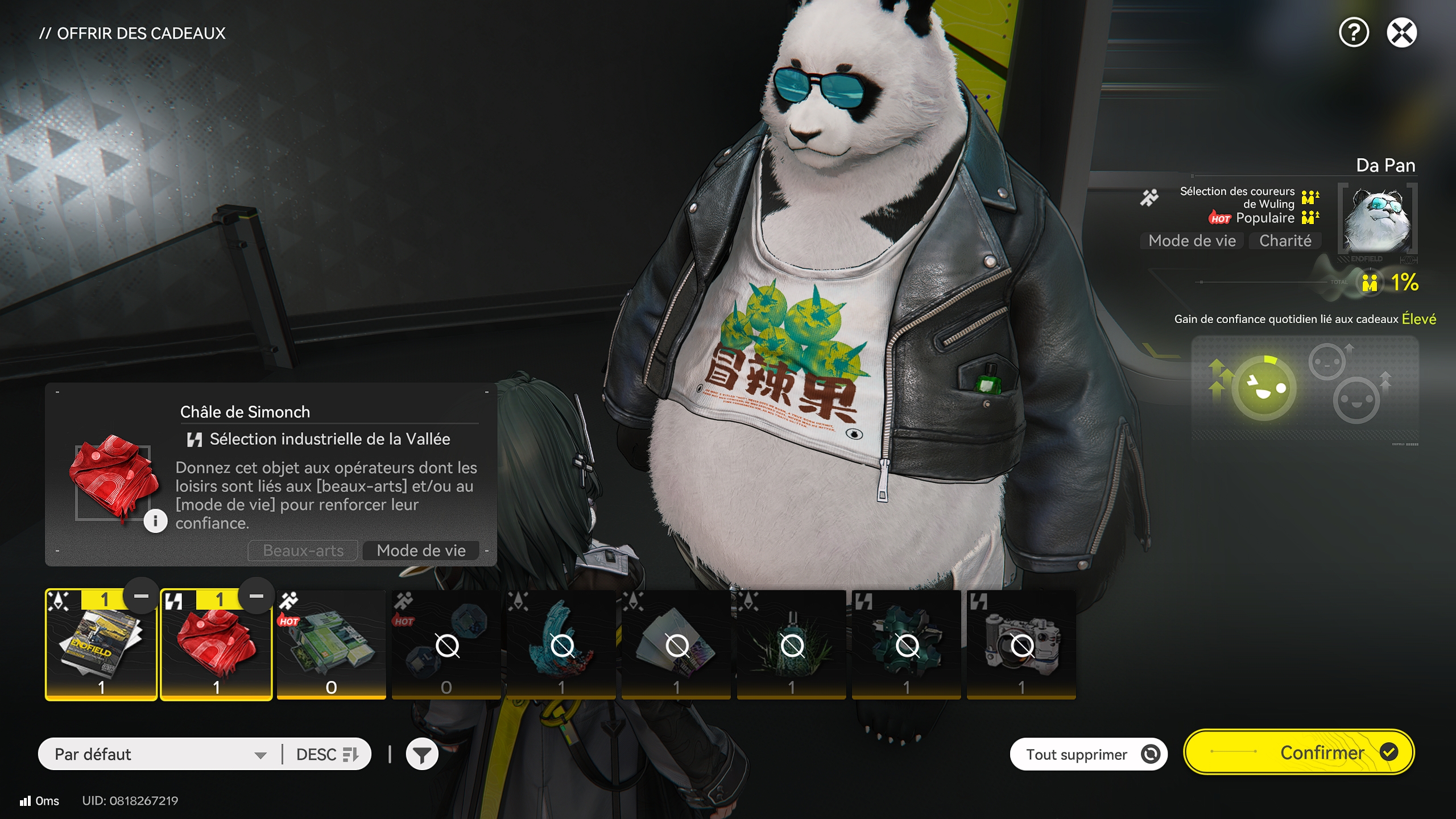This screenshot has width=1456, height=819.
Task: Open the gift filter funnel
Action: click(421, 755)
